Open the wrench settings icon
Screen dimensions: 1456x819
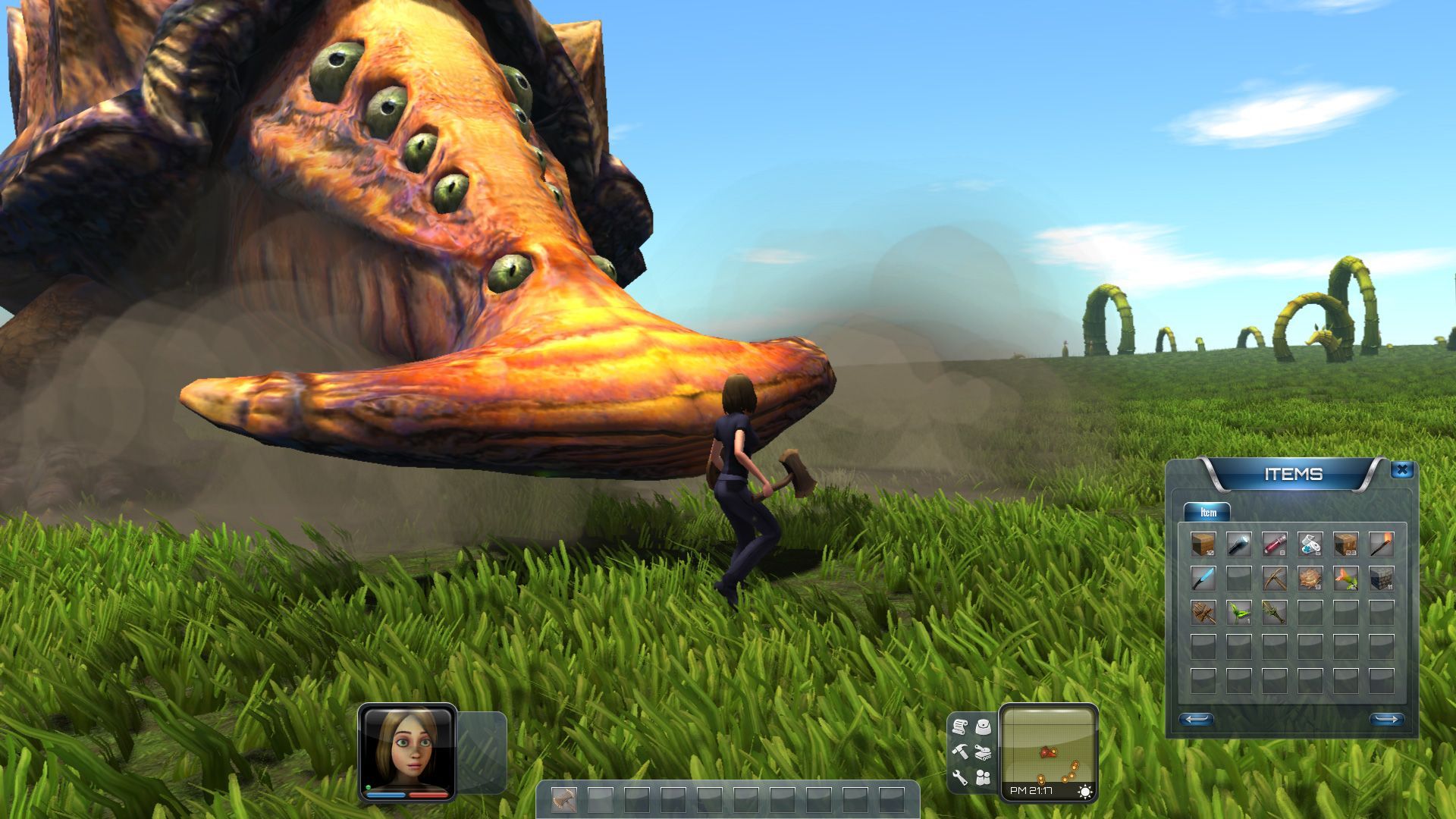click(960, 777)
